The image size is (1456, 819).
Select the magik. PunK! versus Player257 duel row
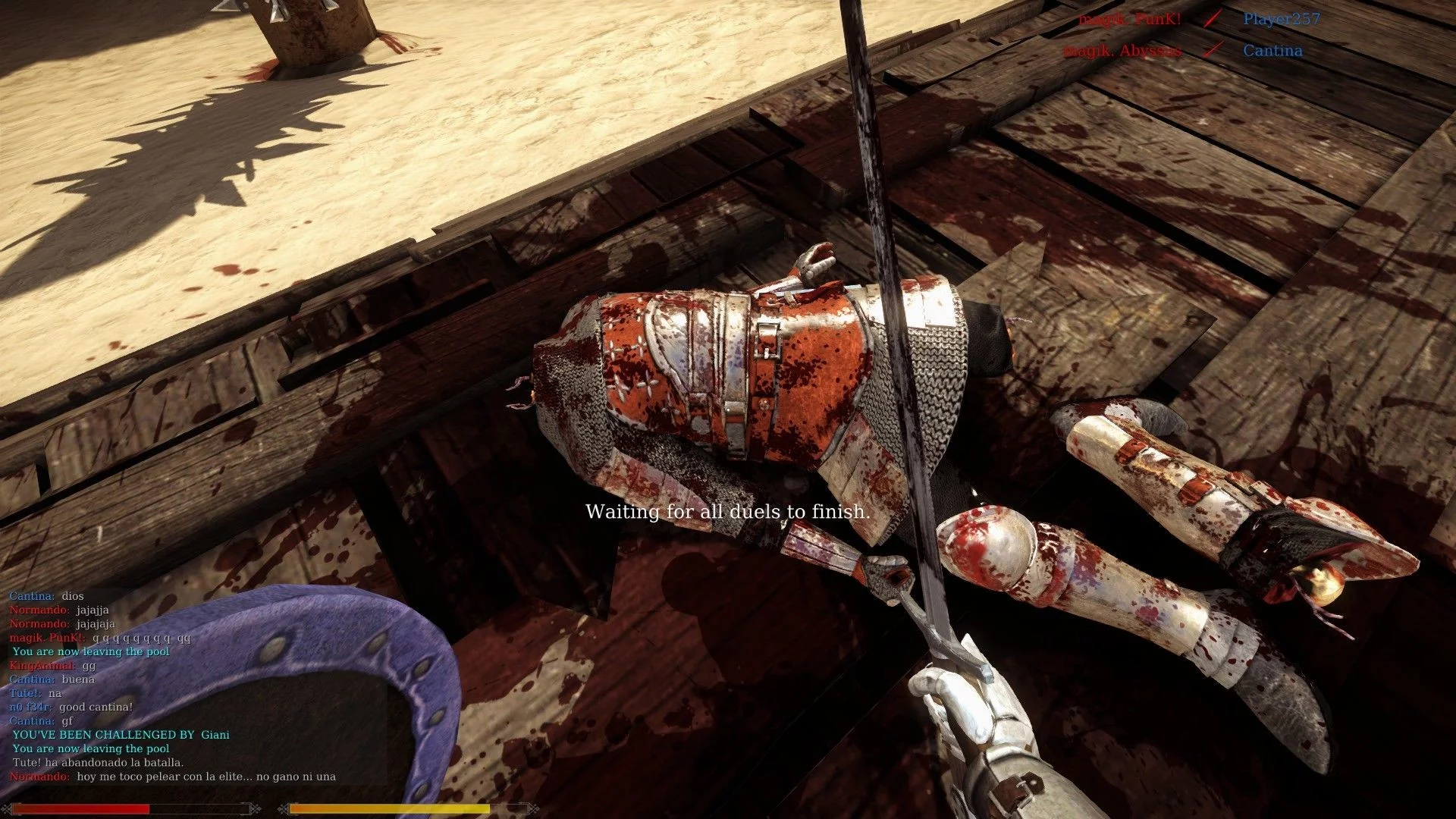click(1199, 20)
